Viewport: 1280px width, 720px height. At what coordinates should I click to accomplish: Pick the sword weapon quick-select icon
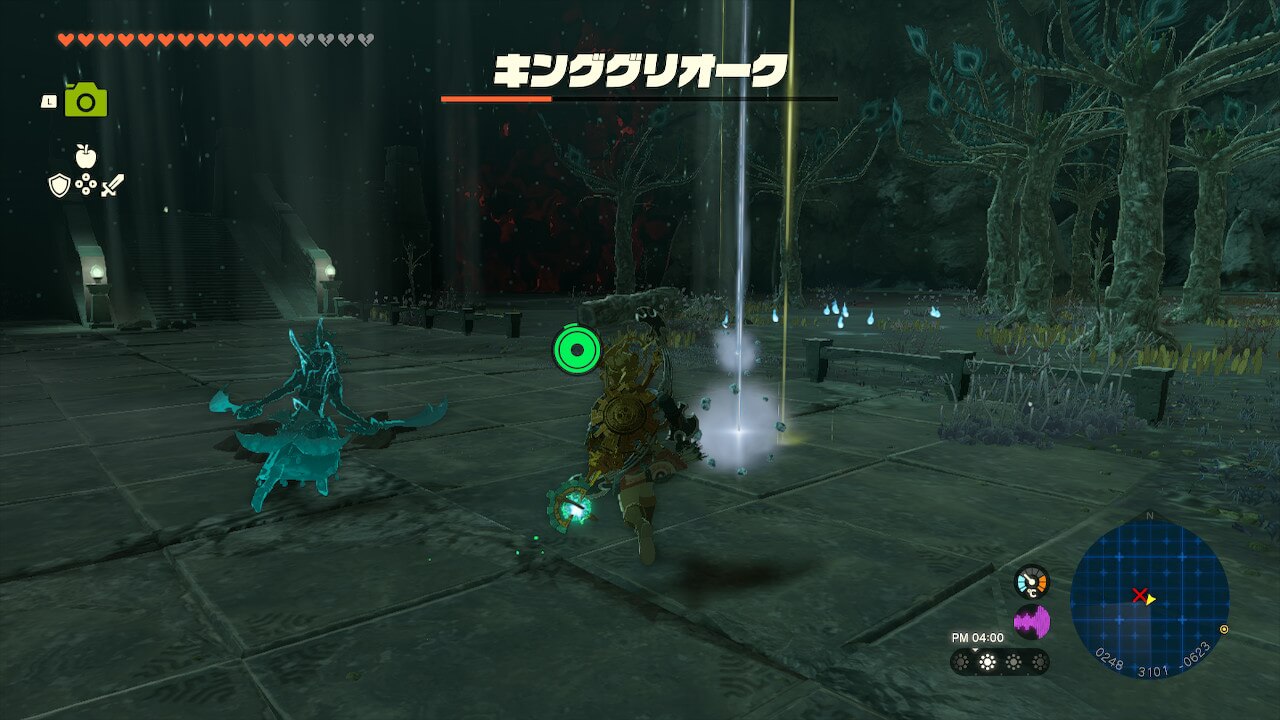112,185
